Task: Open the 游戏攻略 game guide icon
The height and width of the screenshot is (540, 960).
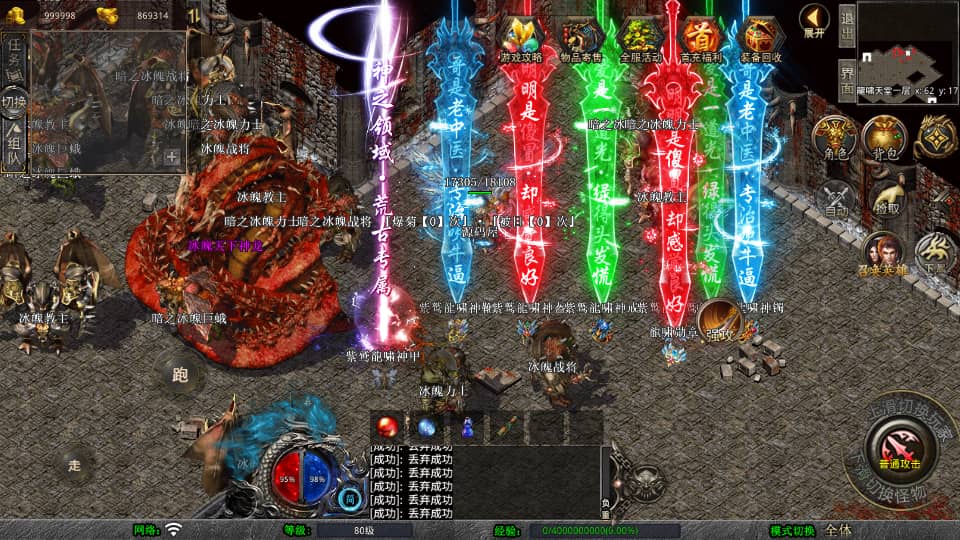Action: click(521, 39)
